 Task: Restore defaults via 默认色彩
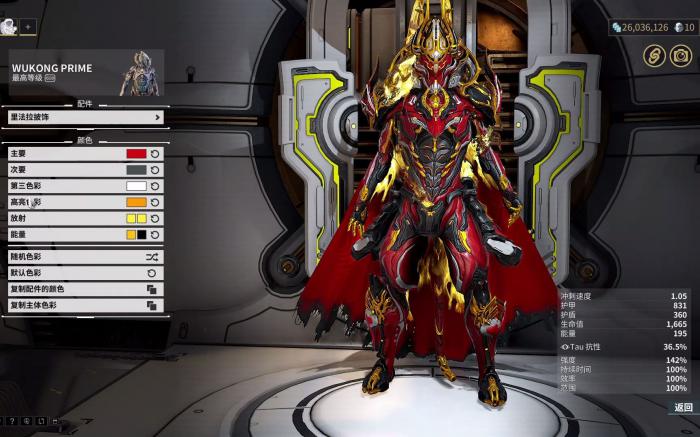tap(84, 272)
